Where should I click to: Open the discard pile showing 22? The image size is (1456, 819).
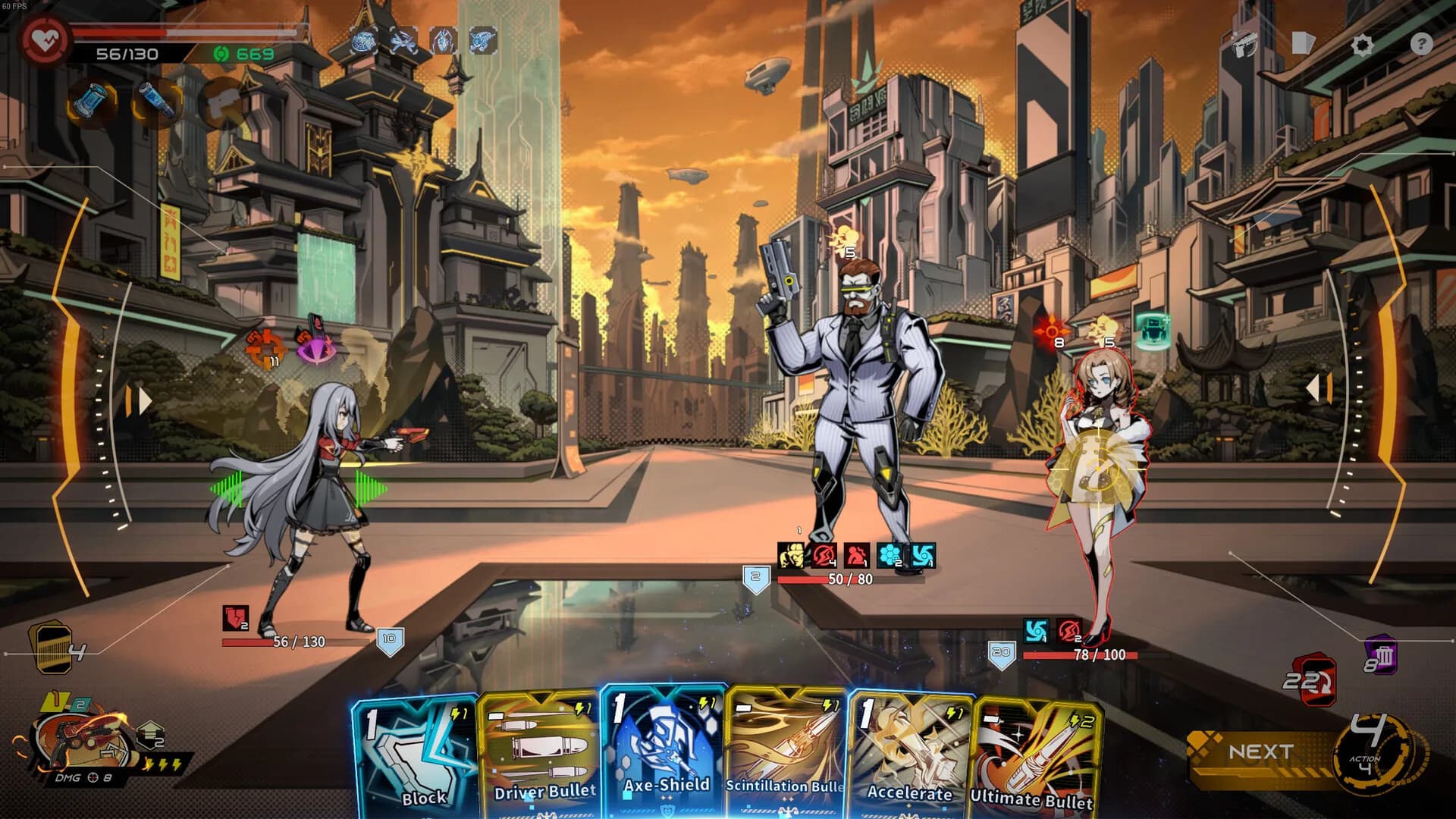[1313, 680]
